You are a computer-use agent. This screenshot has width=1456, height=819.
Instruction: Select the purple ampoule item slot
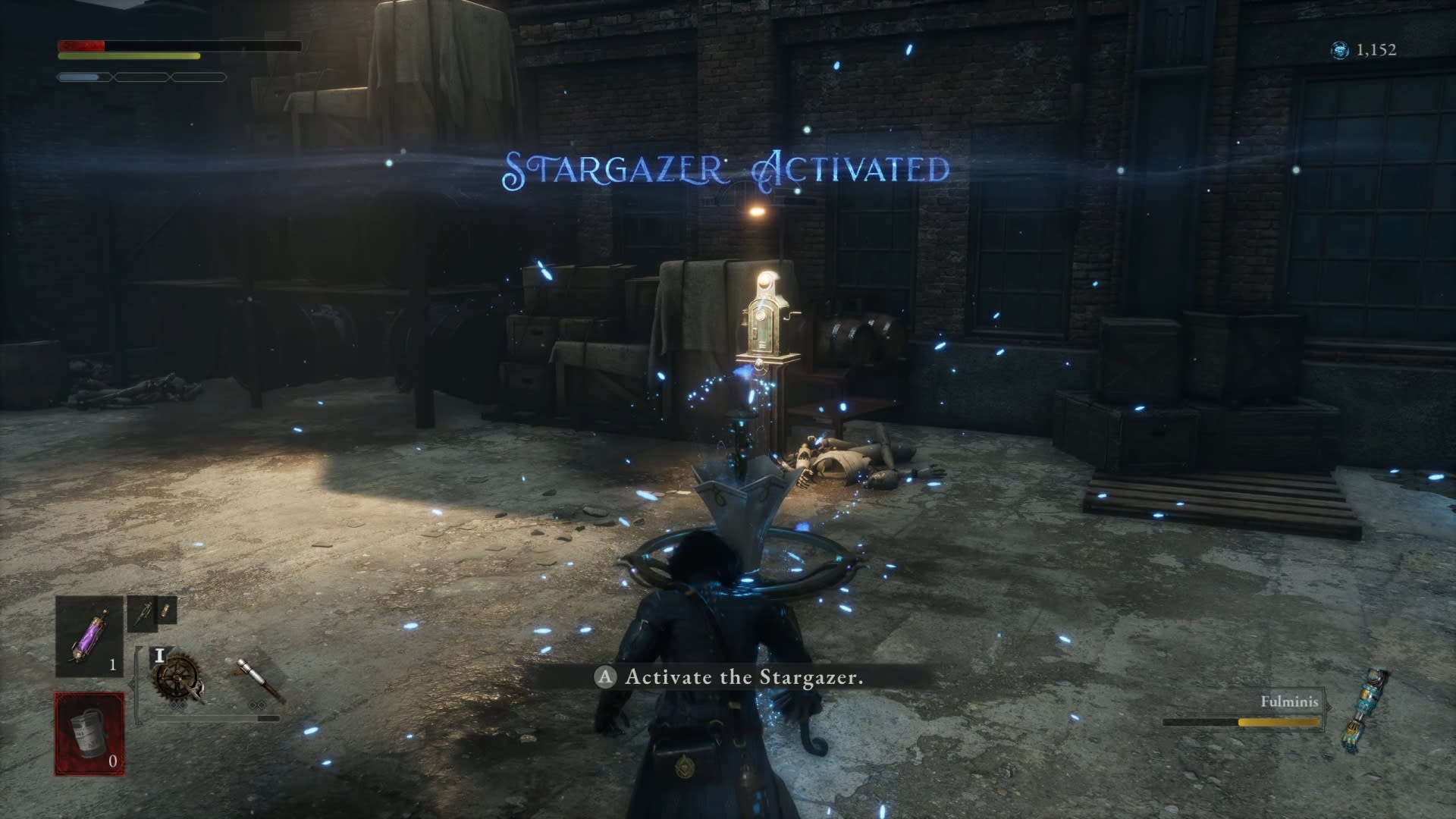[x=89, y=635]
